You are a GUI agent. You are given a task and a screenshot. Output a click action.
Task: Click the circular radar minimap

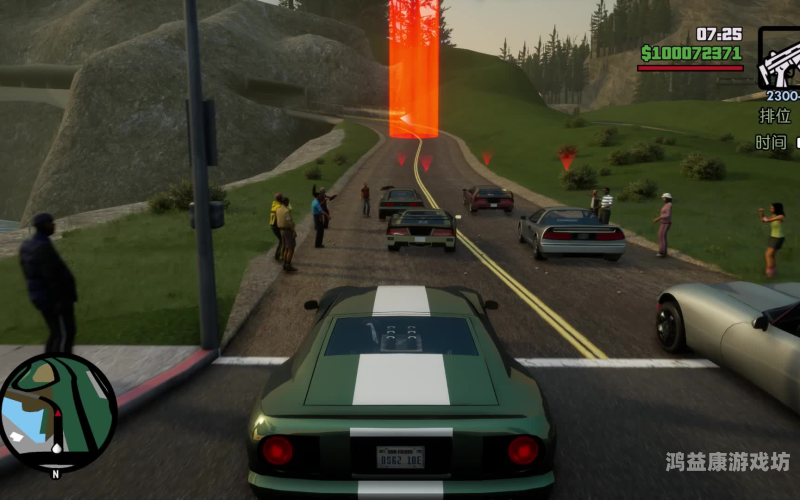58,412
